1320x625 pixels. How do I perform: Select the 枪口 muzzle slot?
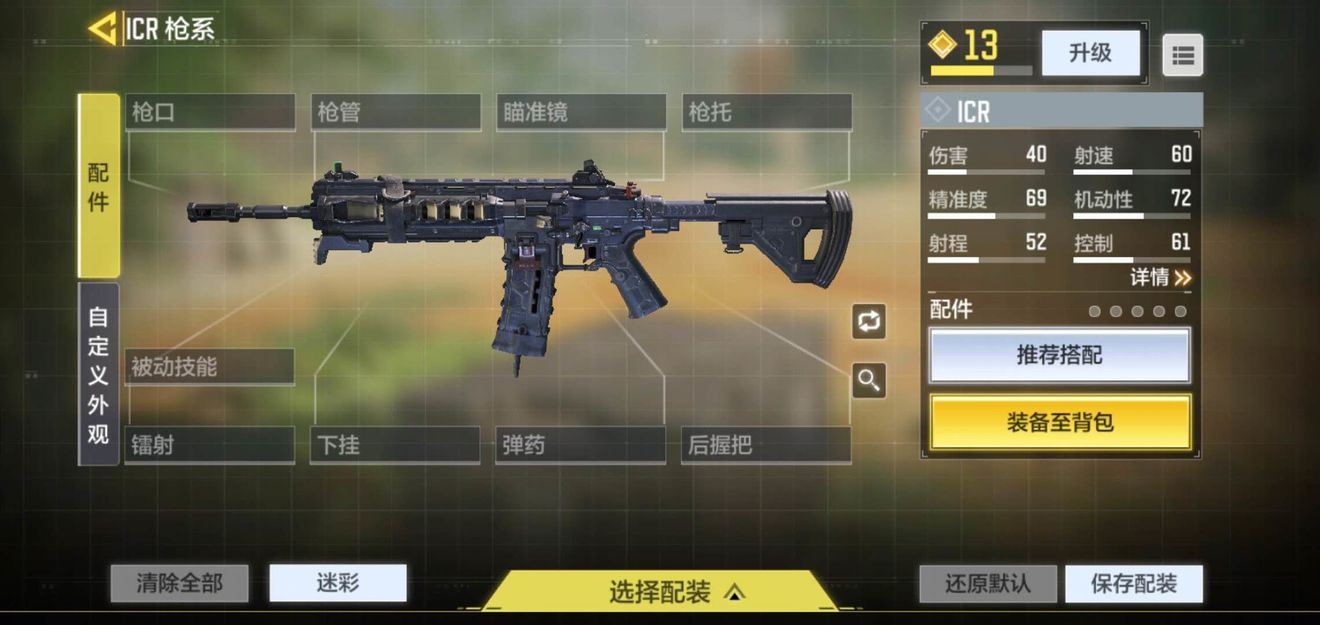[210, 112]
